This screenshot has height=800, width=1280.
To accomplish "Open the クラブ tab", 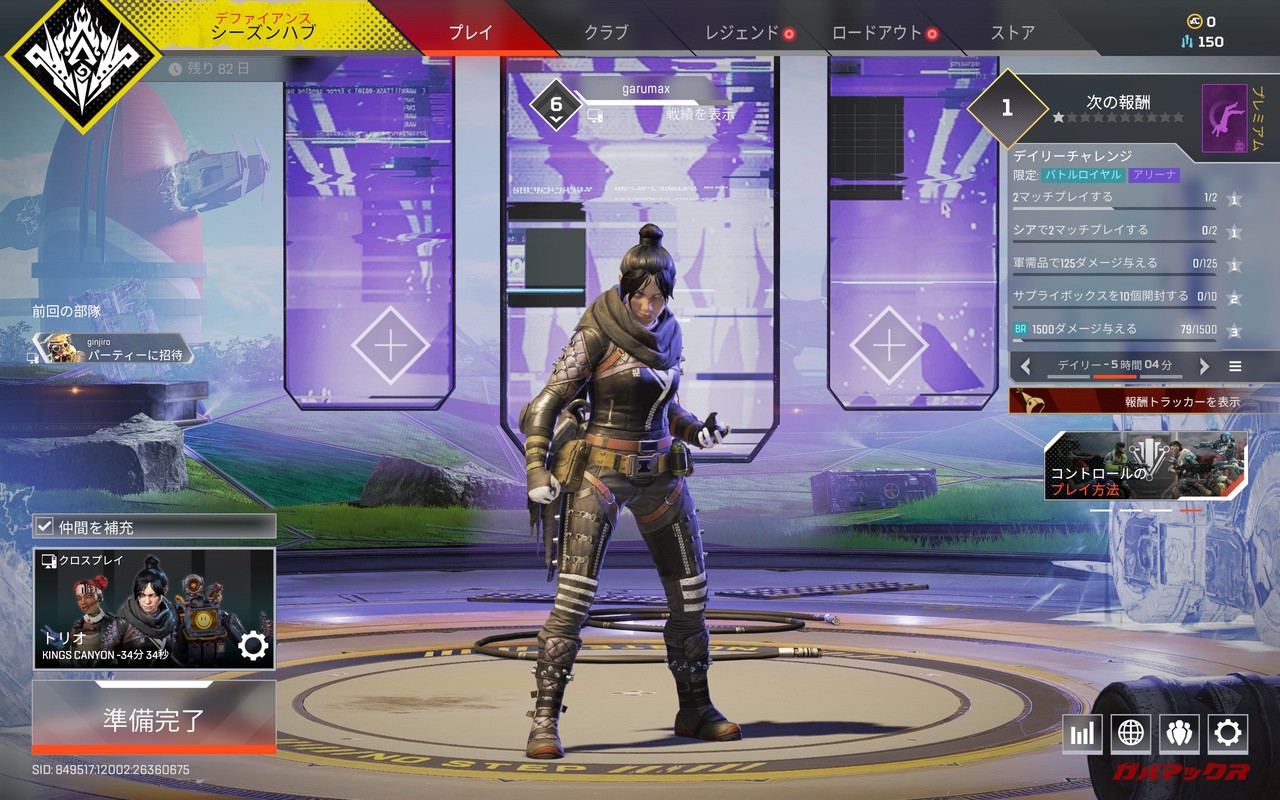I will coord(606,32).
